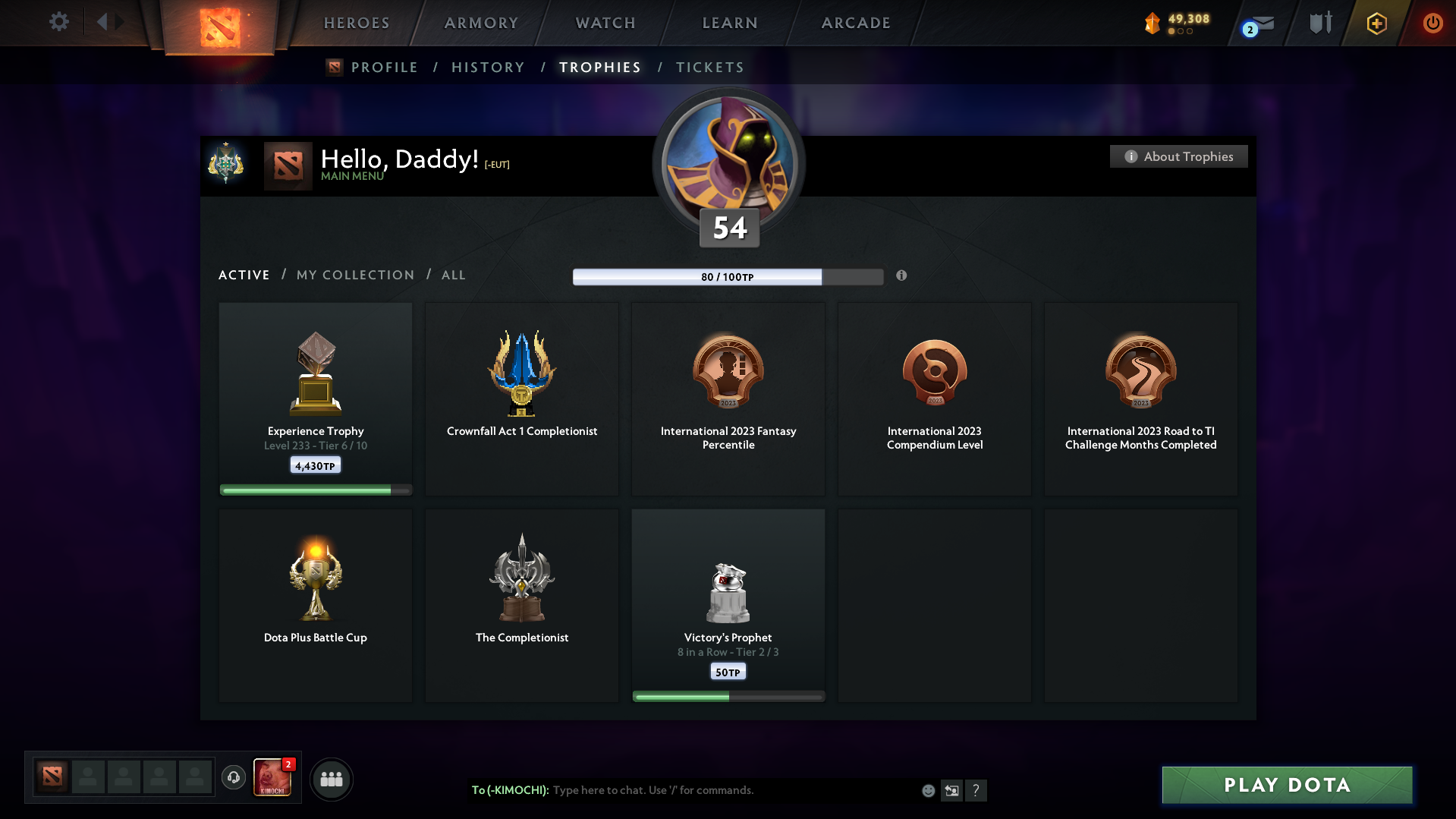Switch to the HISTORY tab
Screen dimensions: 1456x819
(488, 67)
